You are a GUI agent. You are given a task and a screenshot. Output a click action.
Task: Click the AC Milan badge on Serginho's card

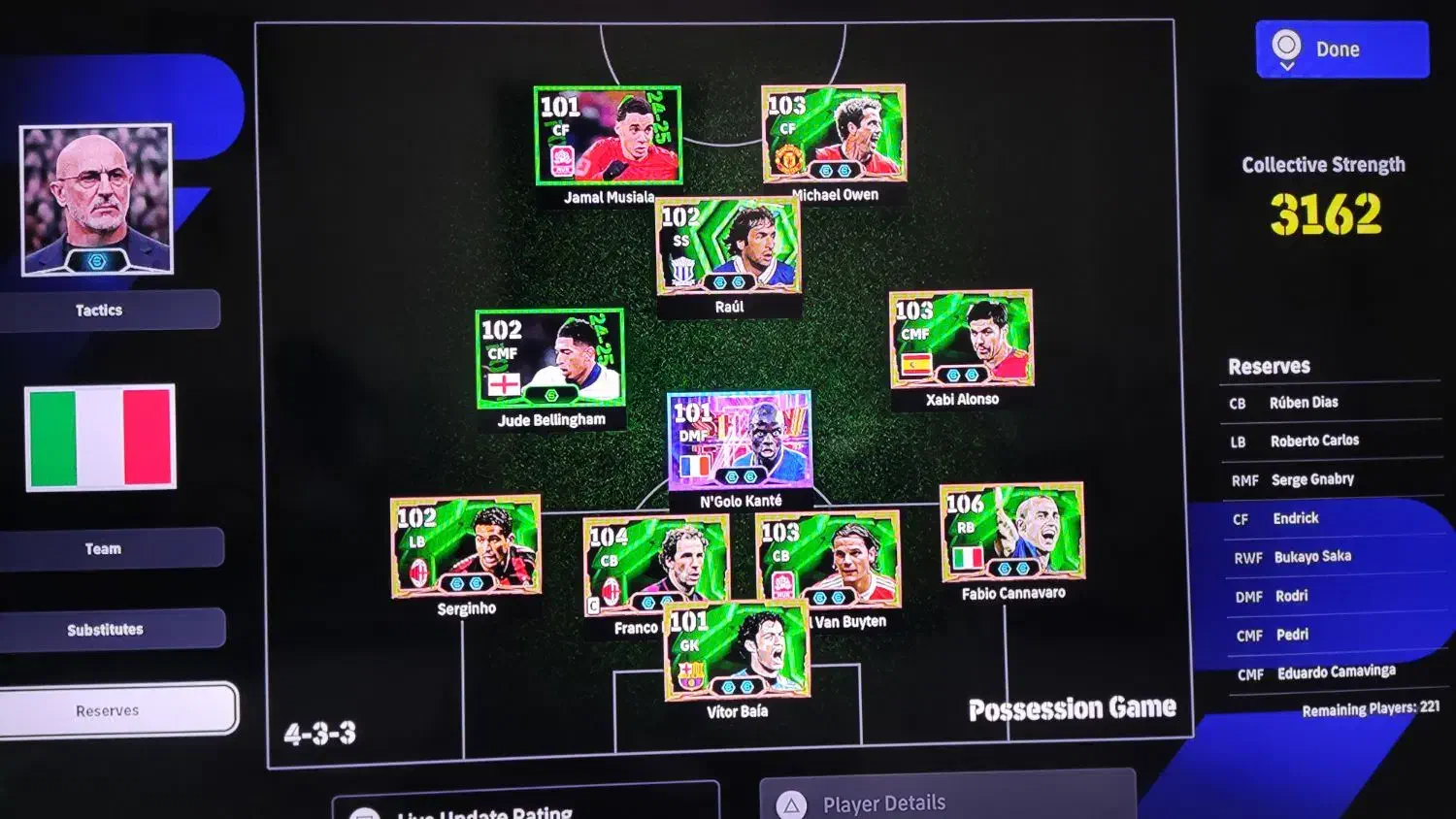pos(417,571)
